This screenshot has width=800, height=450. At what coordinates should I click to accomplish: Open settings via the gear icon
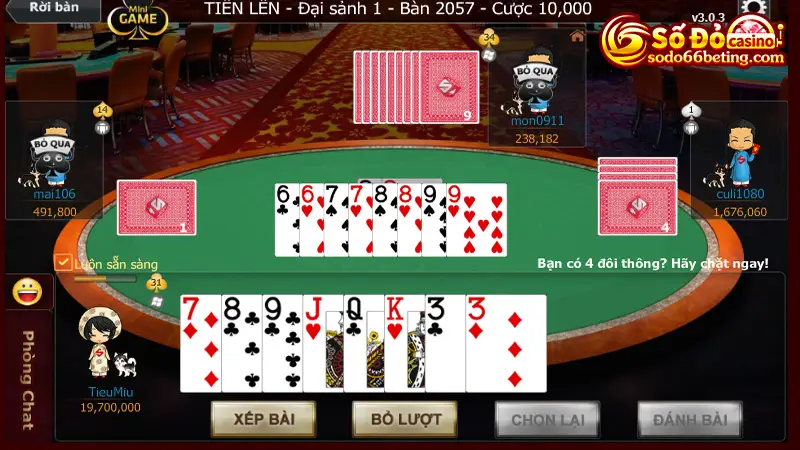752,7
